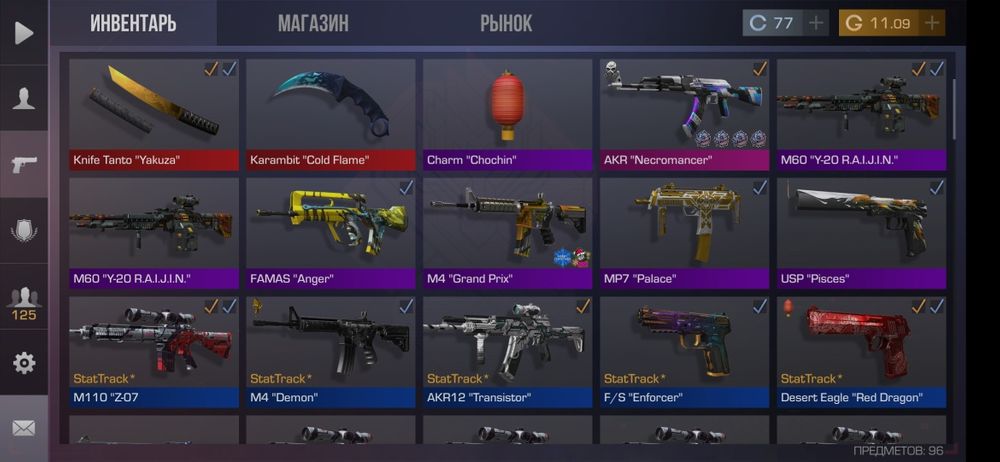Viewport: 1000px width, 462px height.
Task: Open the gear settings menu
Action: (x=24, y=362)
